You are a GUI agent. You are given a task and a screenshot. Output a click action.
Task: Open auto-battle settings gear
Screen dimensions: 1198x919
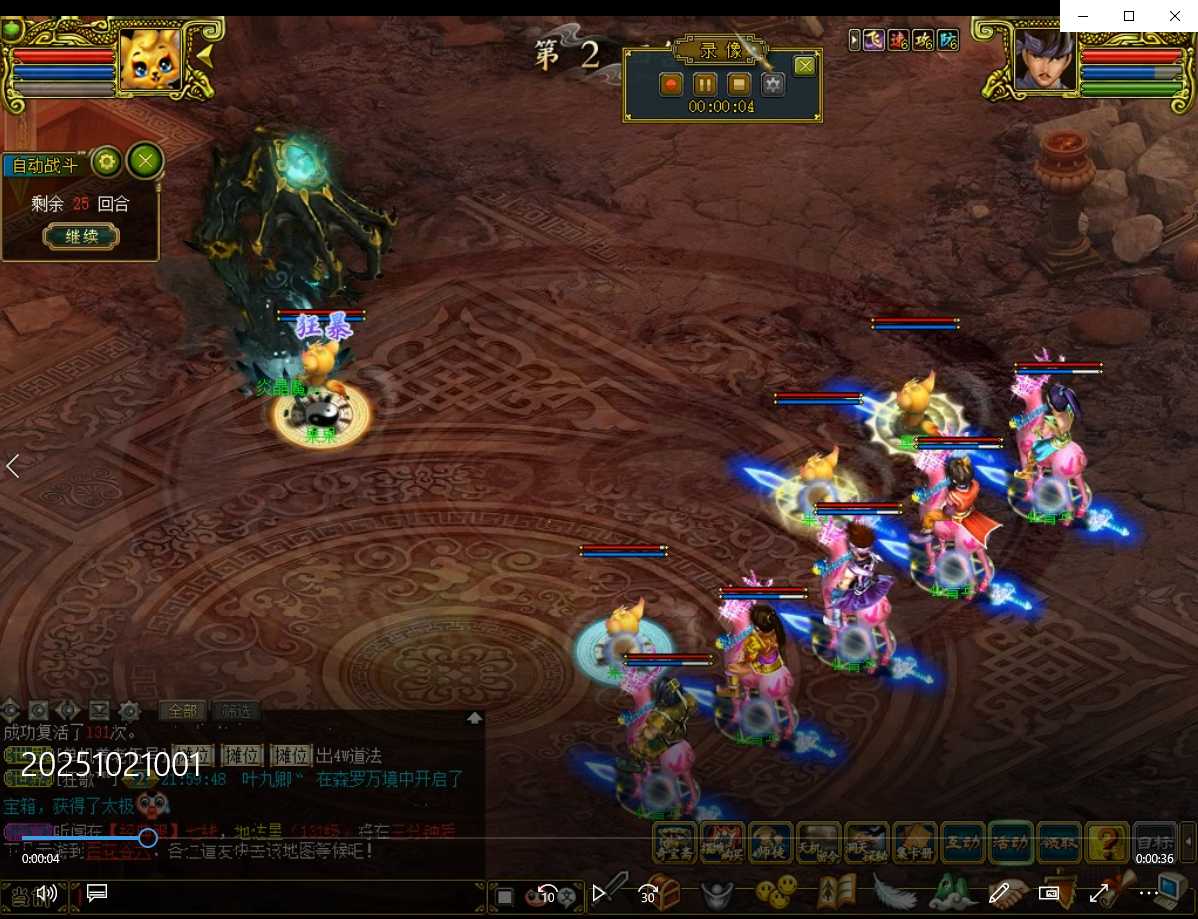tap(106, 161)
